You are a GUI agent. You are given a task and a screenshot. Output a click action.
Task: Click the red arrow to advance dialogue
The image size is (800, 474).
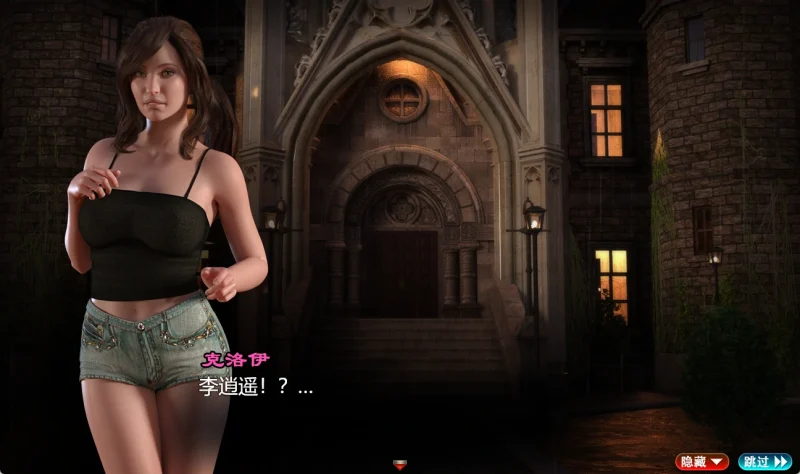(400, 463)
